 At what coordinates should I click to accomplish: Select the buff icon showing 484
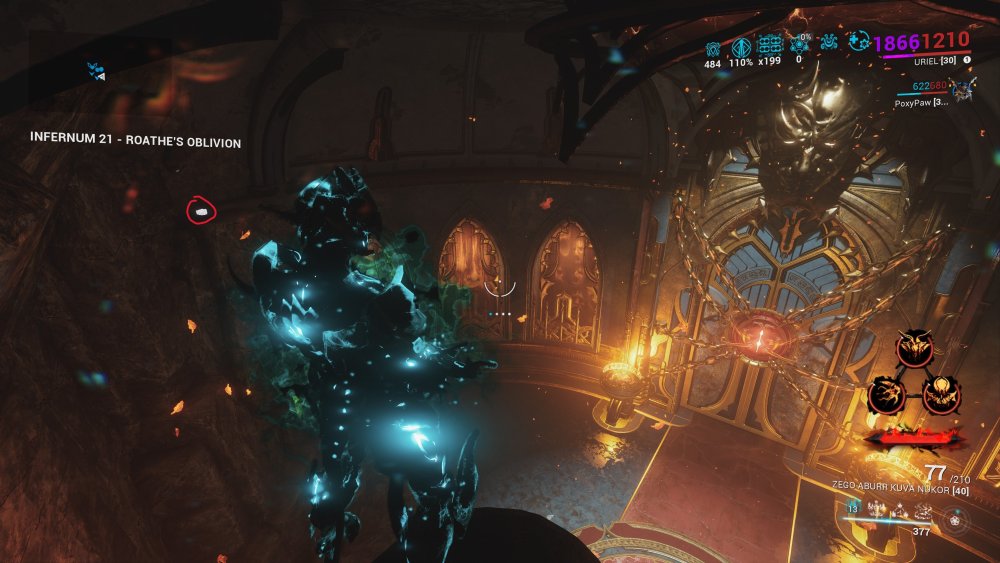[713, 47]
